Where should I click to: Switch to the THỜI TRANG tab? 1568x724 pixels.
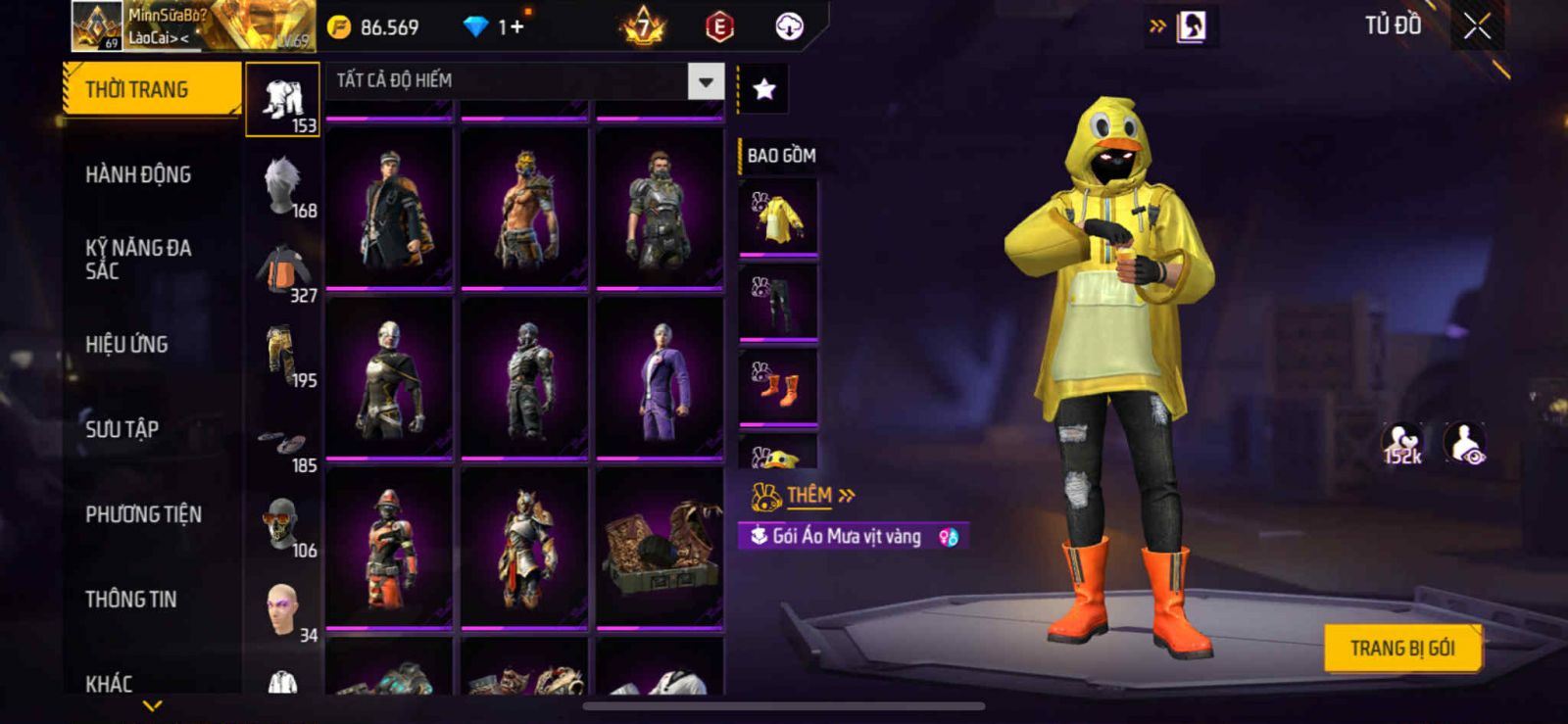(150, 89)
